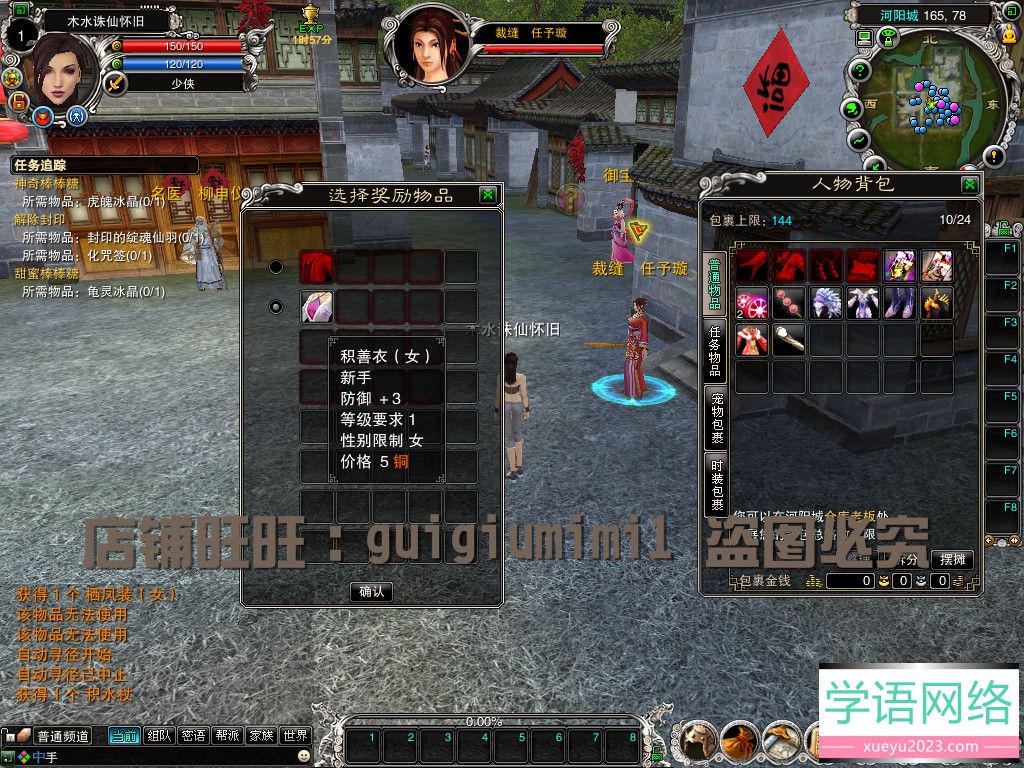The height and width of the screenshot is (768, 1024).
Task: Close the 选择奖励物品 reward window
Action: tap(487, 195)
